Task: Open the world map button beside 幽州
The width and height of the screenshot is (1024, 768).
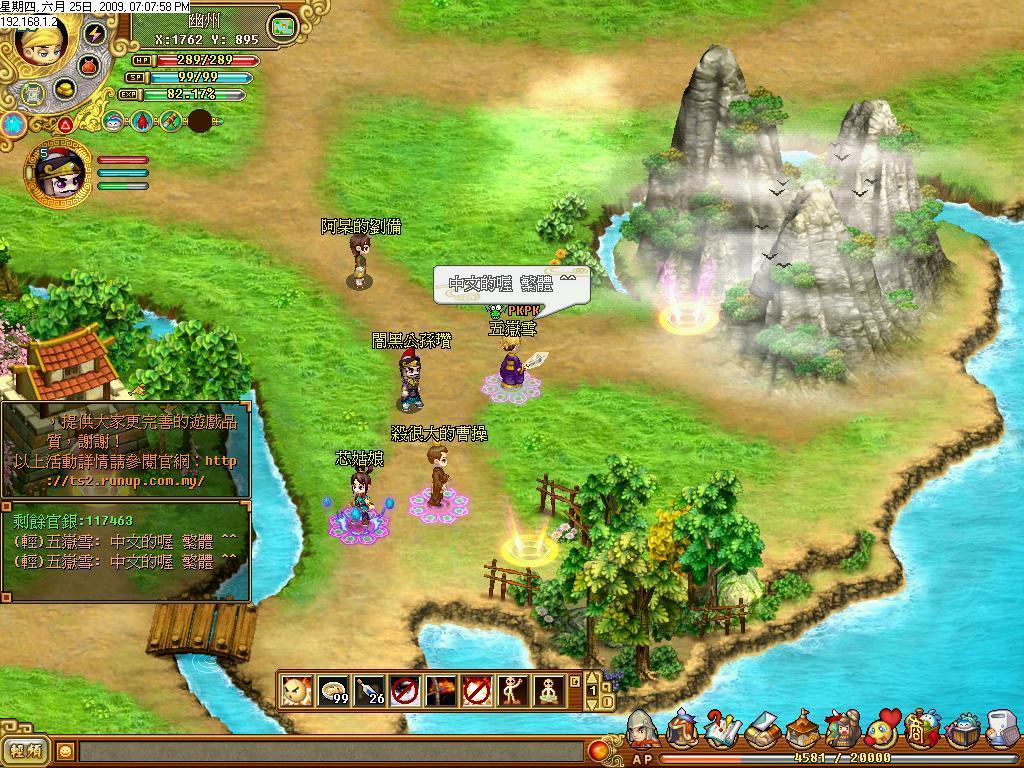Action: point(286,24)
